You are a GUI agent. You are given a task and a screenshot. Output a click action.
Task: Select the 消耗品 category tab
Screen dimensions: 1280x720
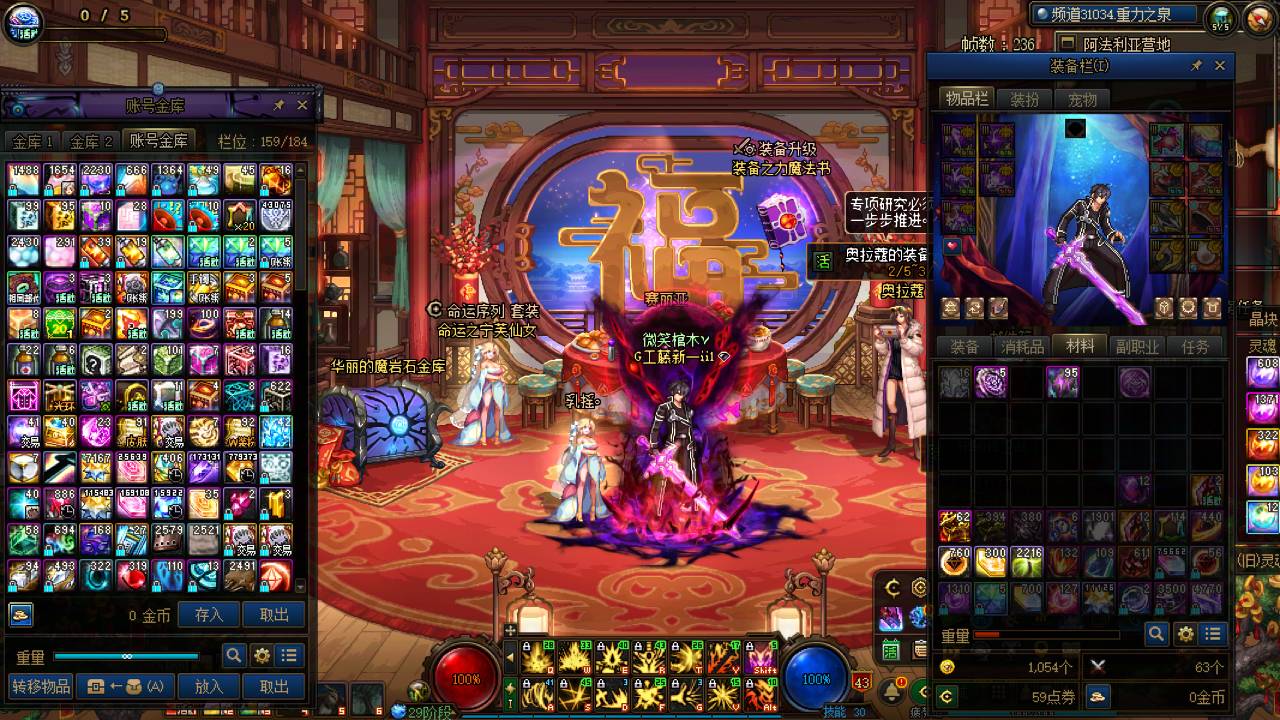[1022, 347]
